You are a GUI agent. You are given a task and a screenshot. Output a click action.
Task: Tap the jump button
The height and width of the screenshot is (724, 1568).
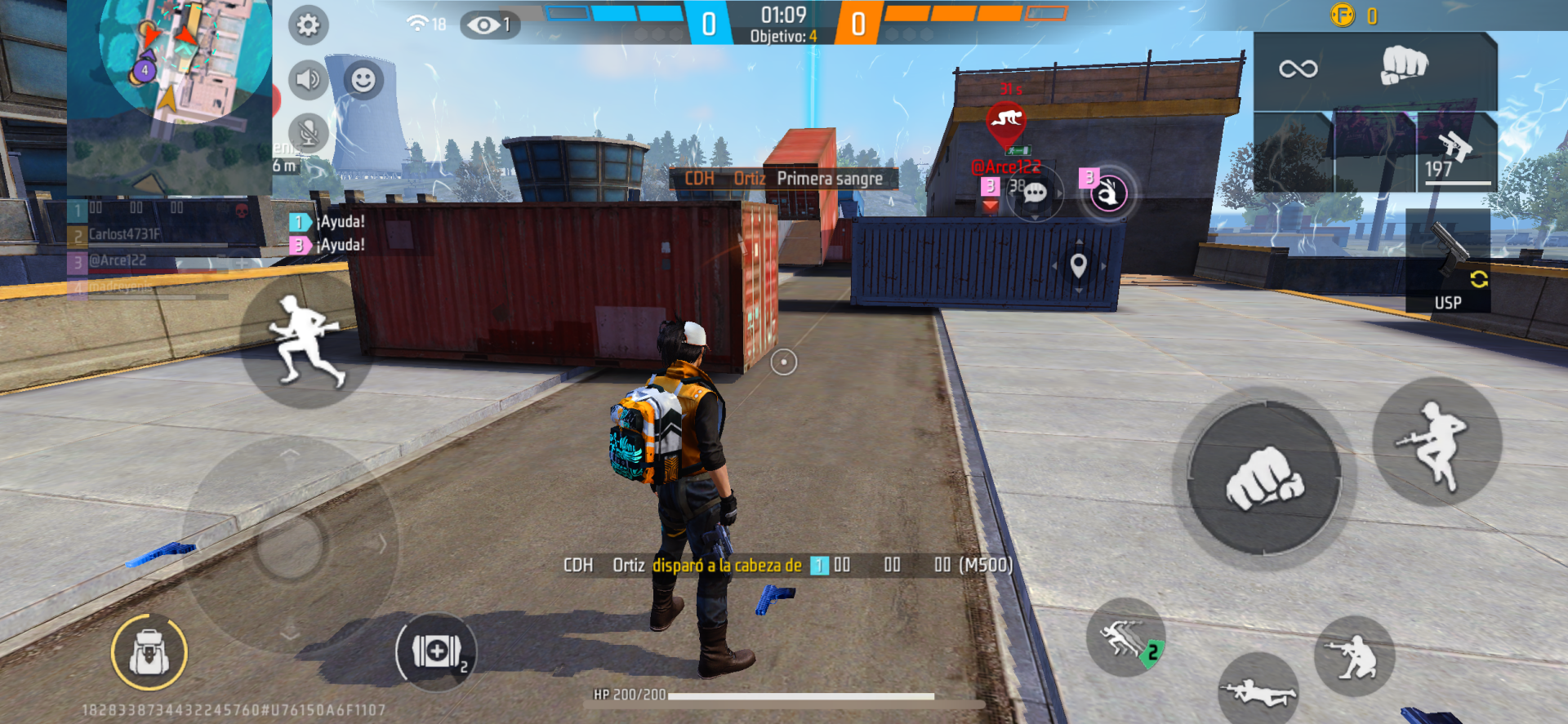click(x=1437, y=442)
